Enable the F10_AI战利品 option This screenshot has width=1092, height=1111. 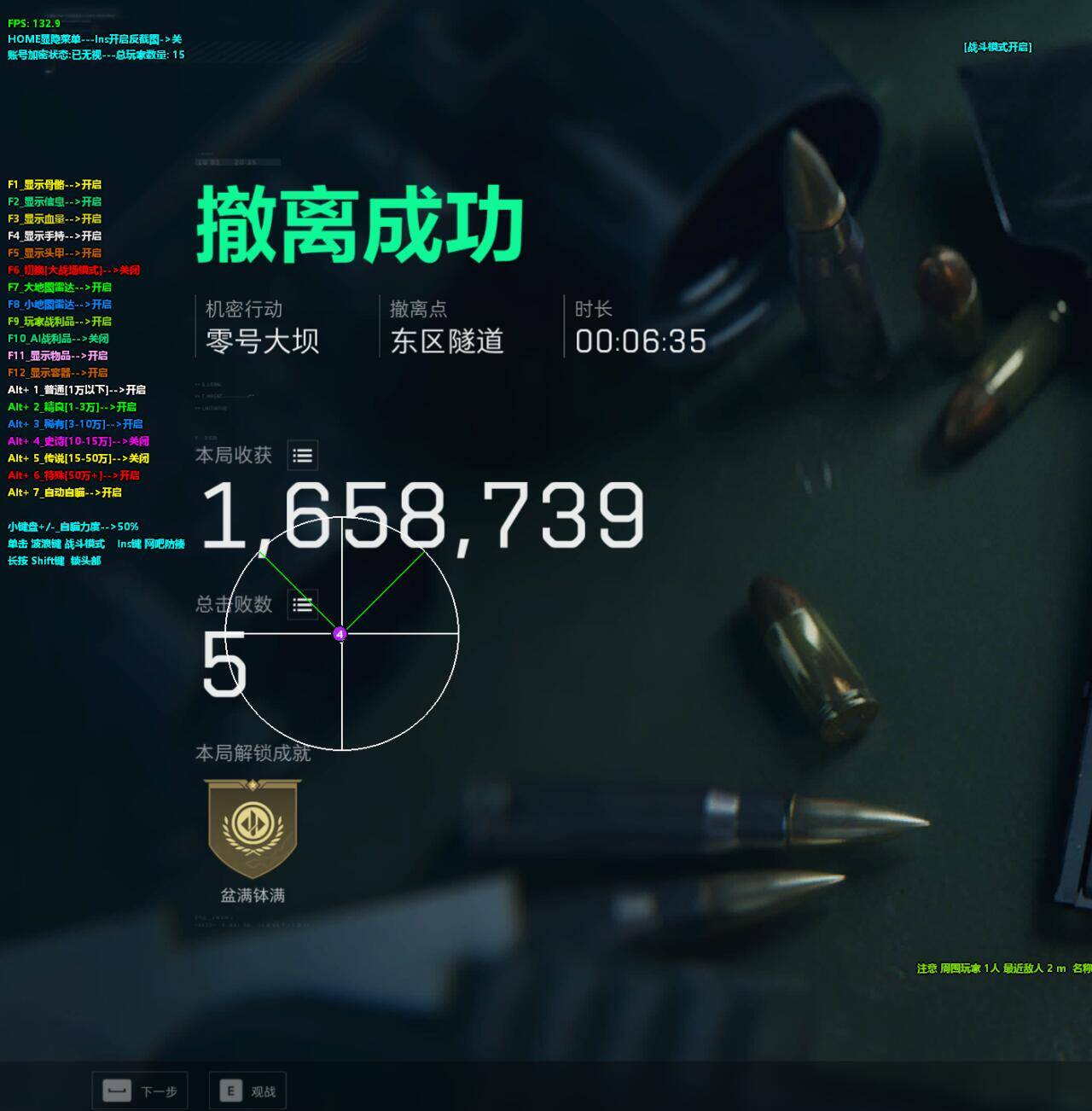pyautogui.click(x=56, y=338)
